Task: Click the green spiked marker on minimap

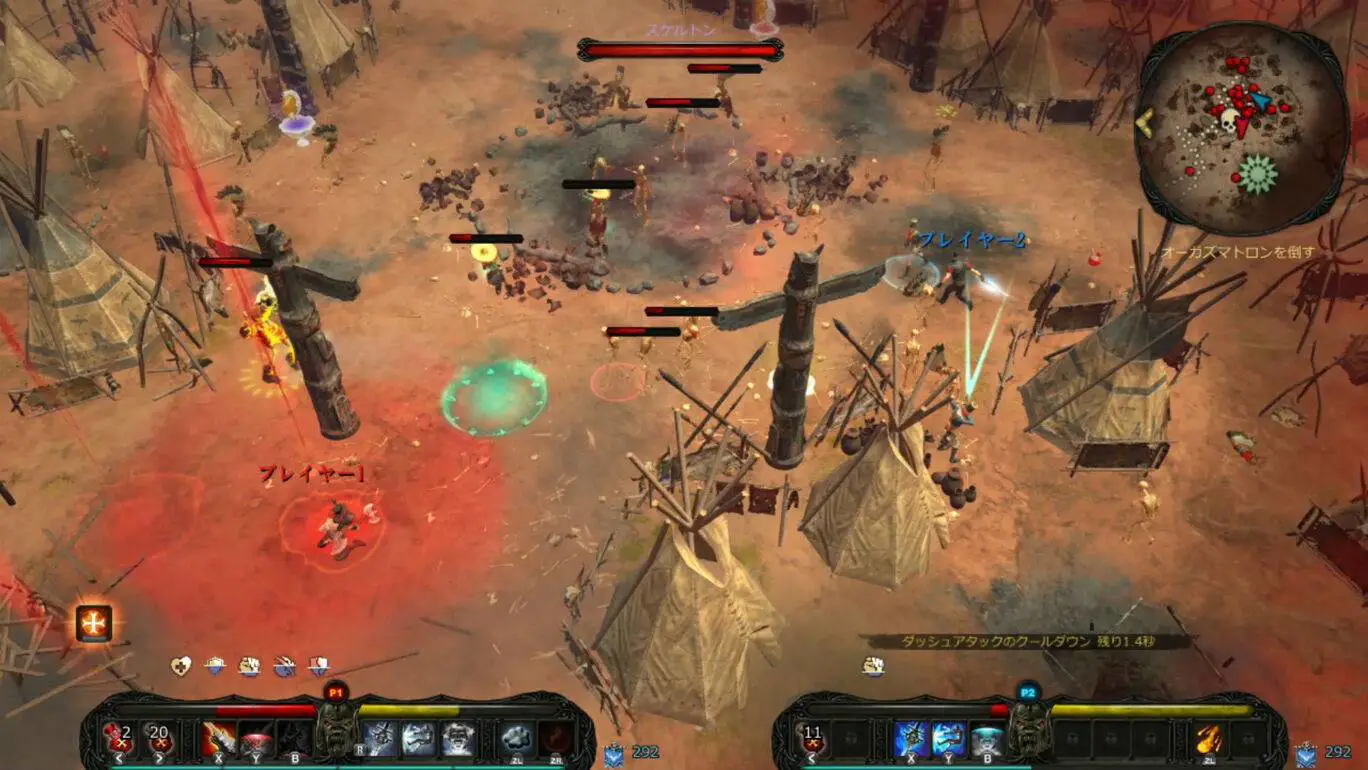Action: click(x=1257, y=174)
